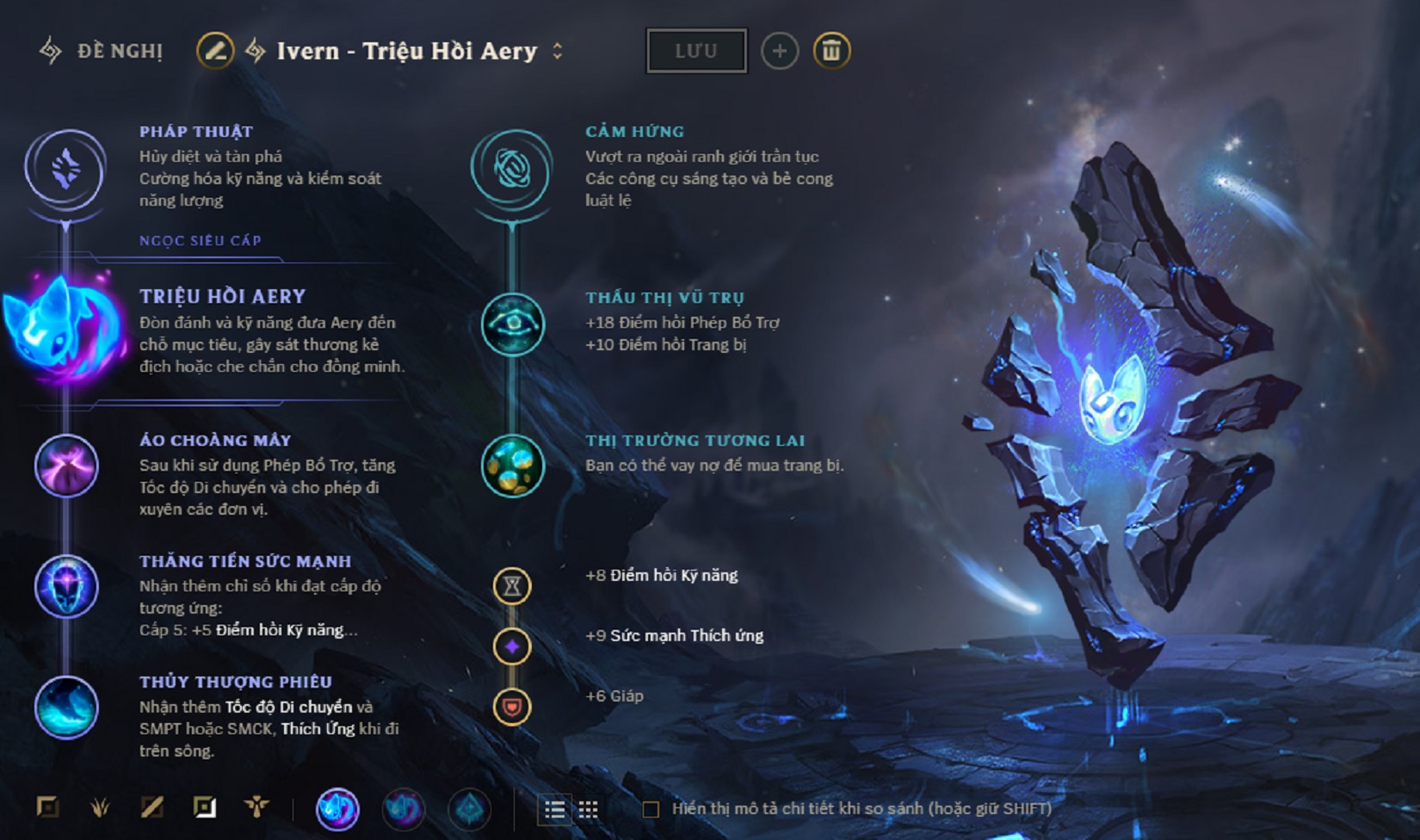Switch rune pages to grid view
This screenshot has width=1420, height=840.
point(590,809)
